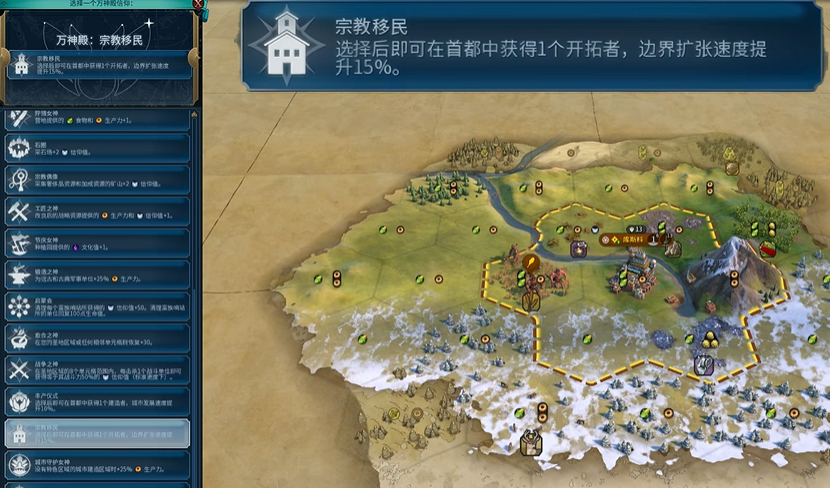Choose the 愈合之神 pantheon belief
Viewport: 830px width, 488px height.
click(97, 337)
